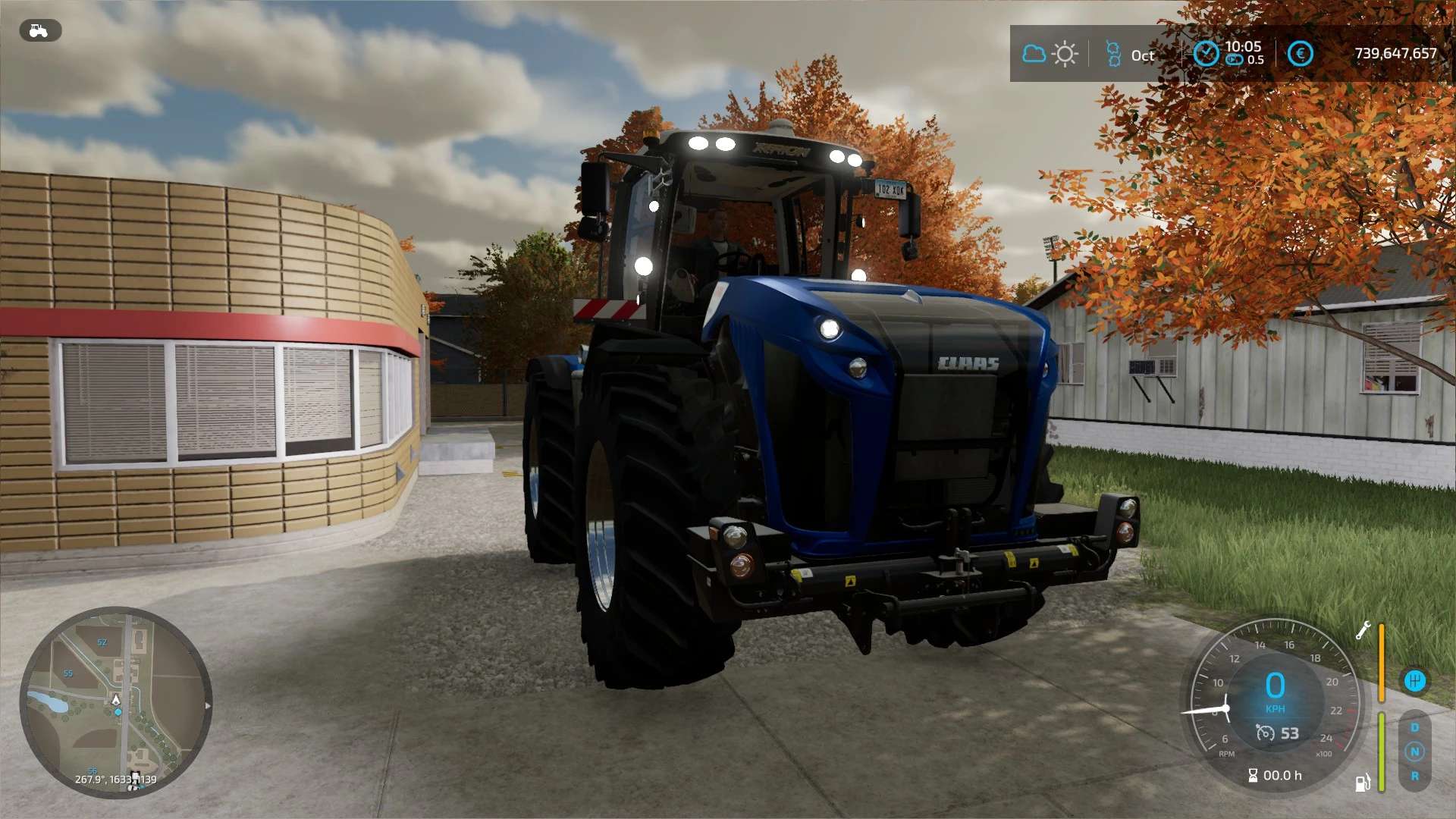Click the tractor vehicle icon
The width and height of the screenshot is (1456, 819).
pos(39,31)
